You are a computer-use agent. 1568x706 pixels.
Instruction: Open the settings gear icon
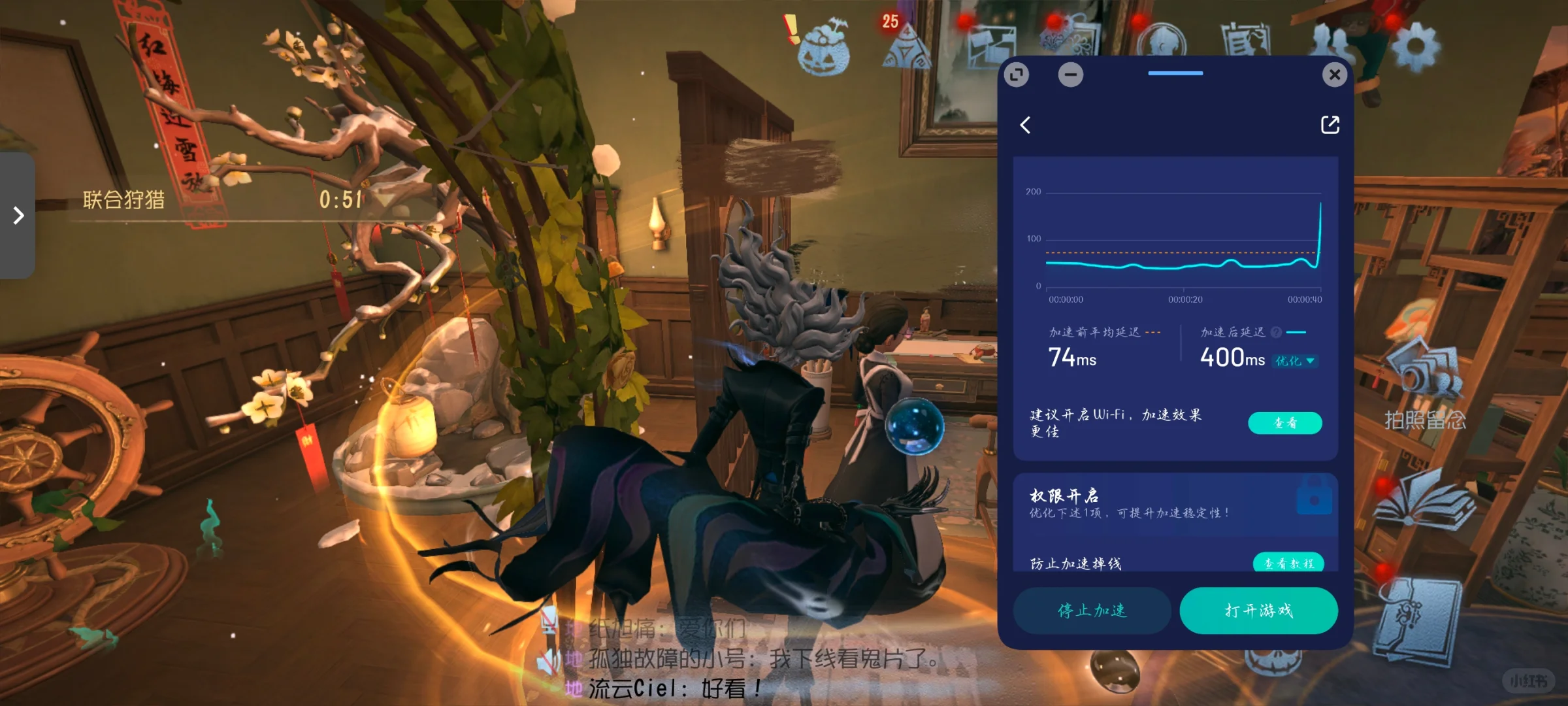click(1414, 46)
